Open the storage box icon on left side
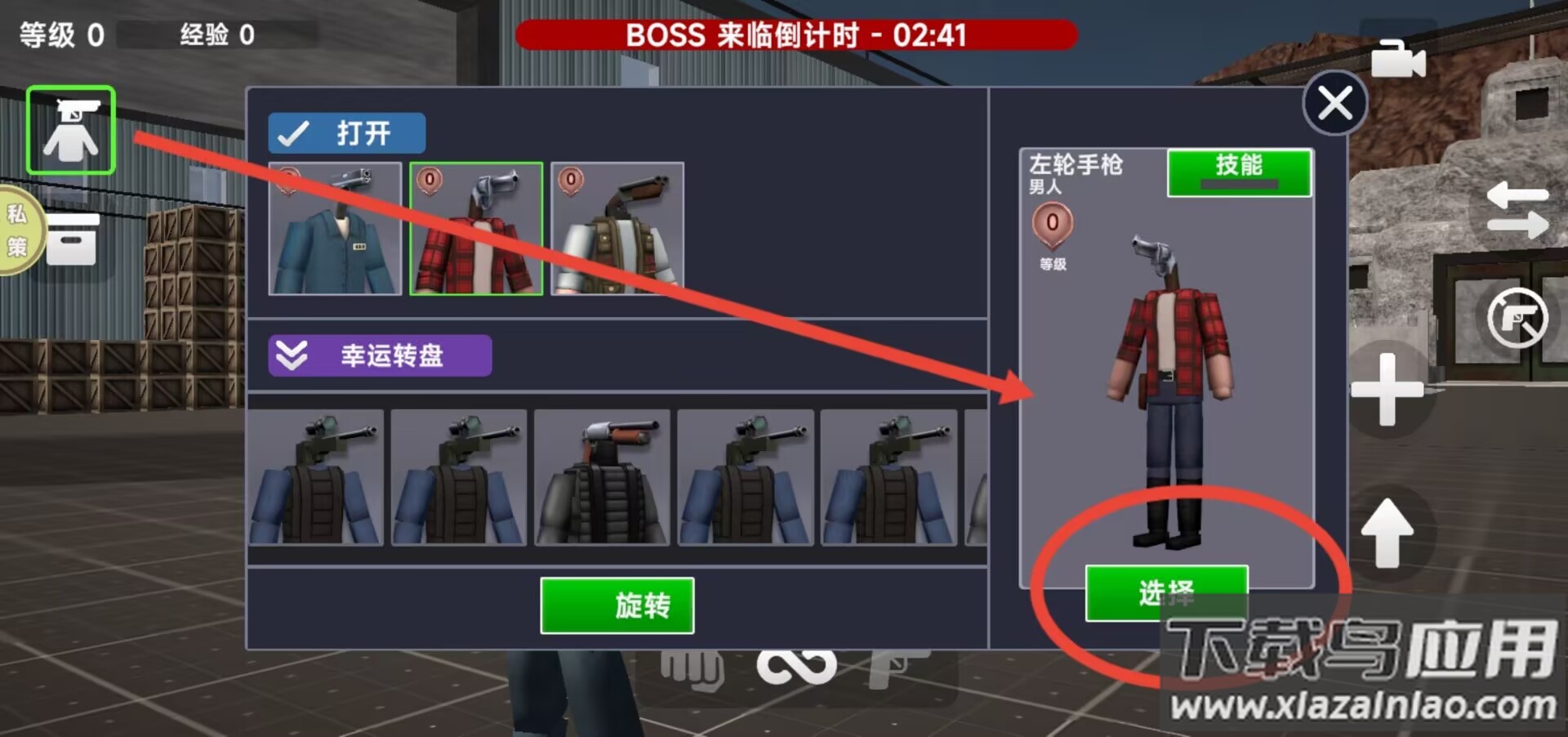 click(x=72, y=241)
